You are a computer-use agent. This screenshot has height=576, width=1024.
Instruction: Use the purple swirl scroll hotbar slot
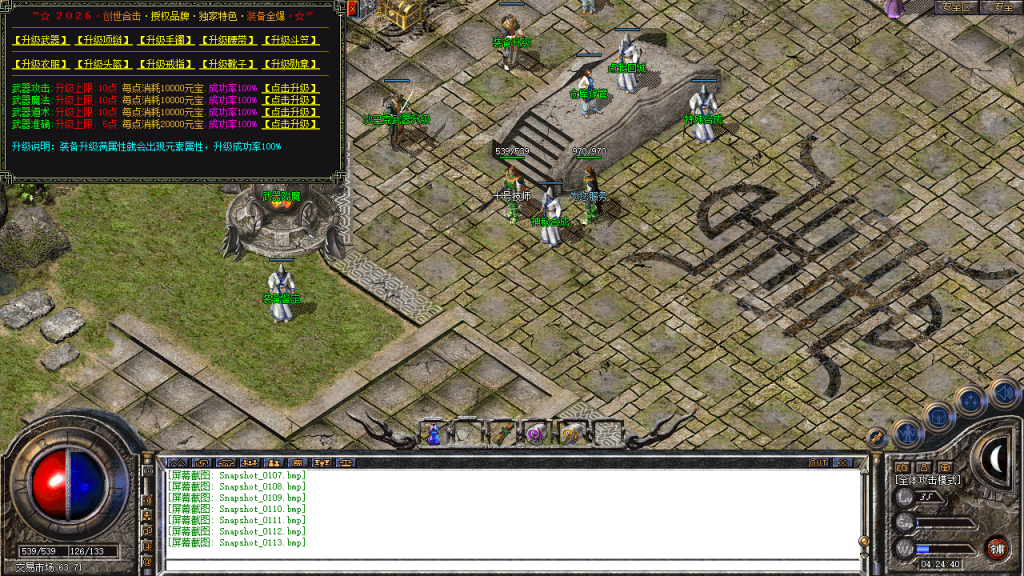pos(535,433)
